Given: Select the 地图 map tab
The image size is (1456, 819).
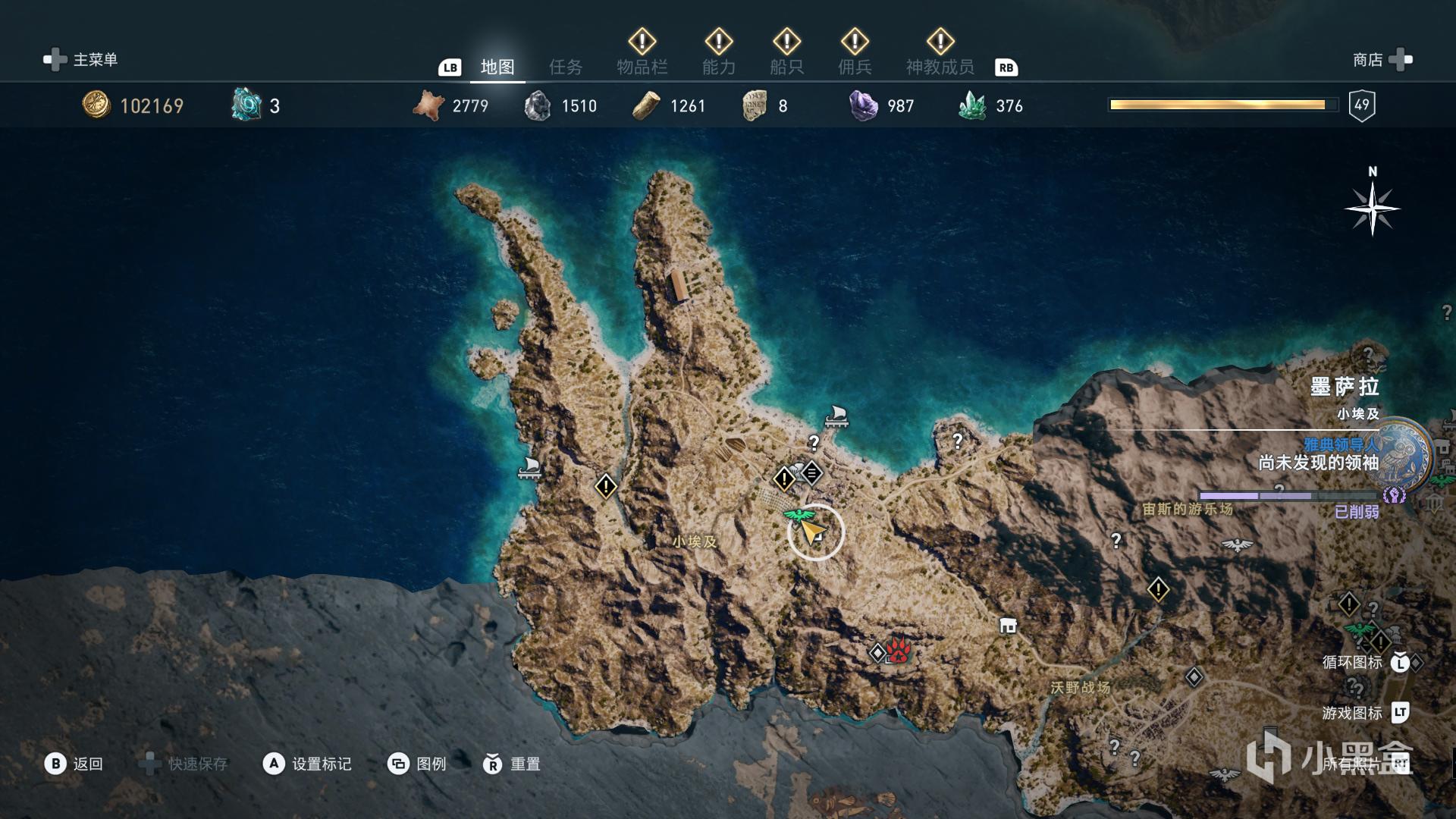Looking at the screenshot, I should 497,67.
